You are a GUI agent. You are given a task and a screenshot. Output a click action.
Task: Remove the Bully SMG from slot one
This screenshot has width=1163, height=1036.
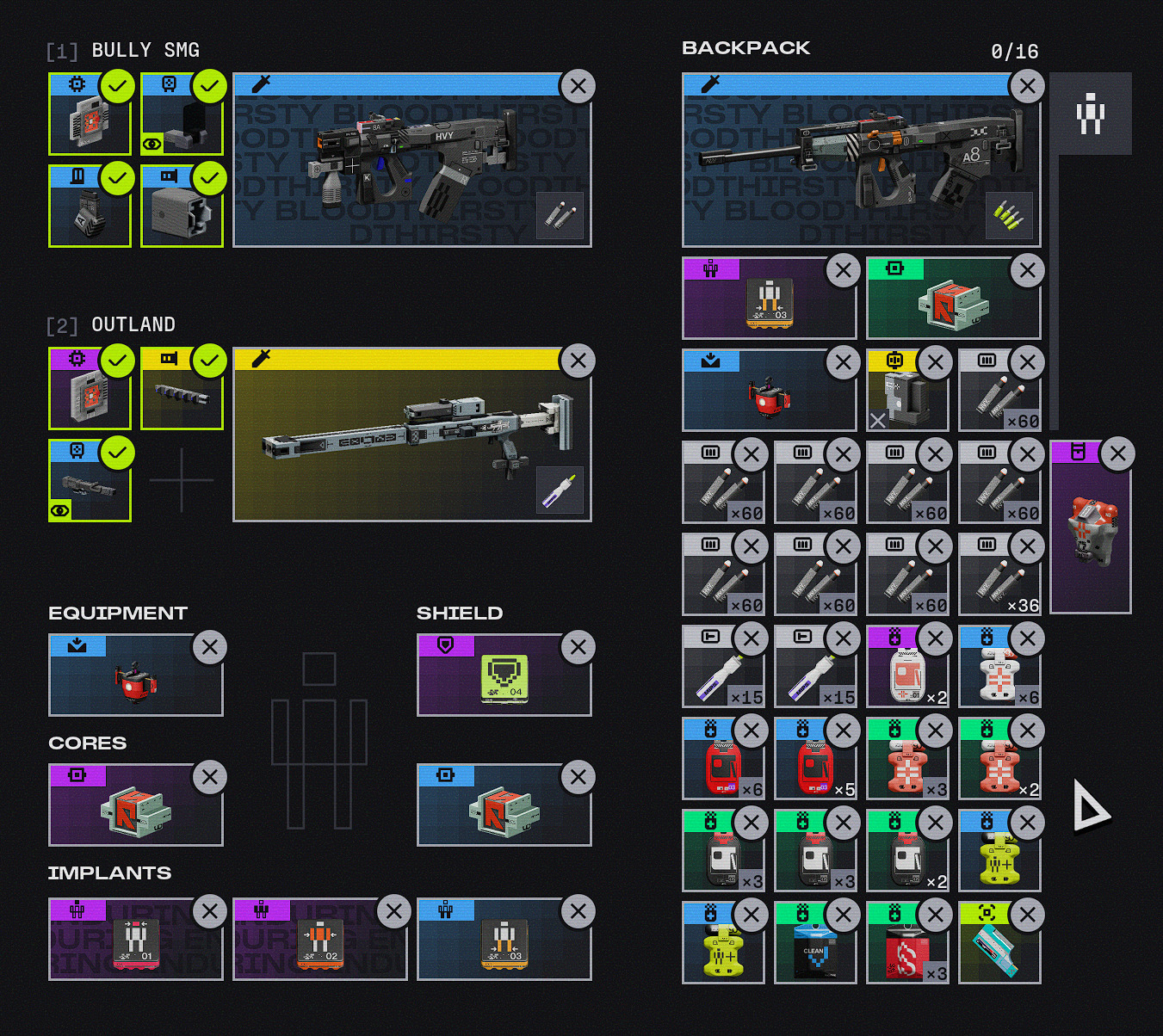578,86
